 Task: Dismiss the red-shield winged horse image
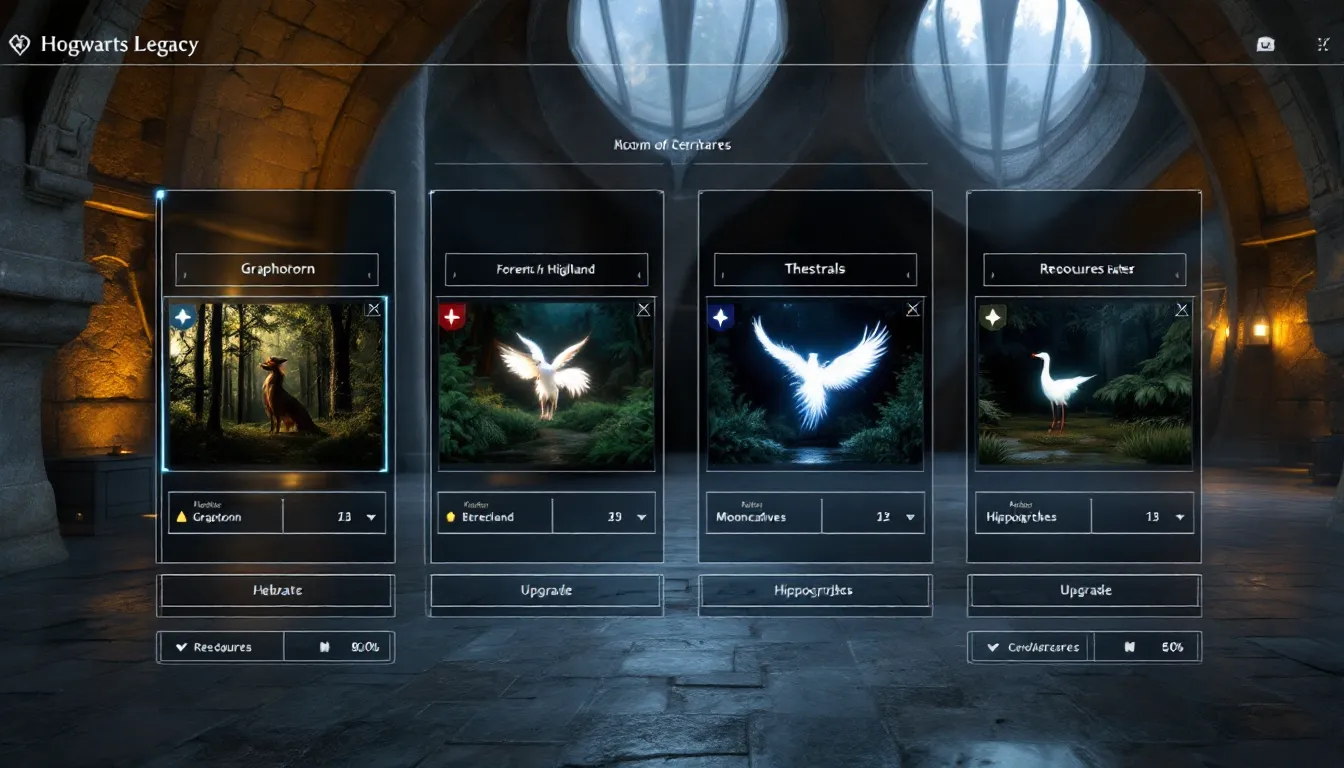(x=644, y=310)
